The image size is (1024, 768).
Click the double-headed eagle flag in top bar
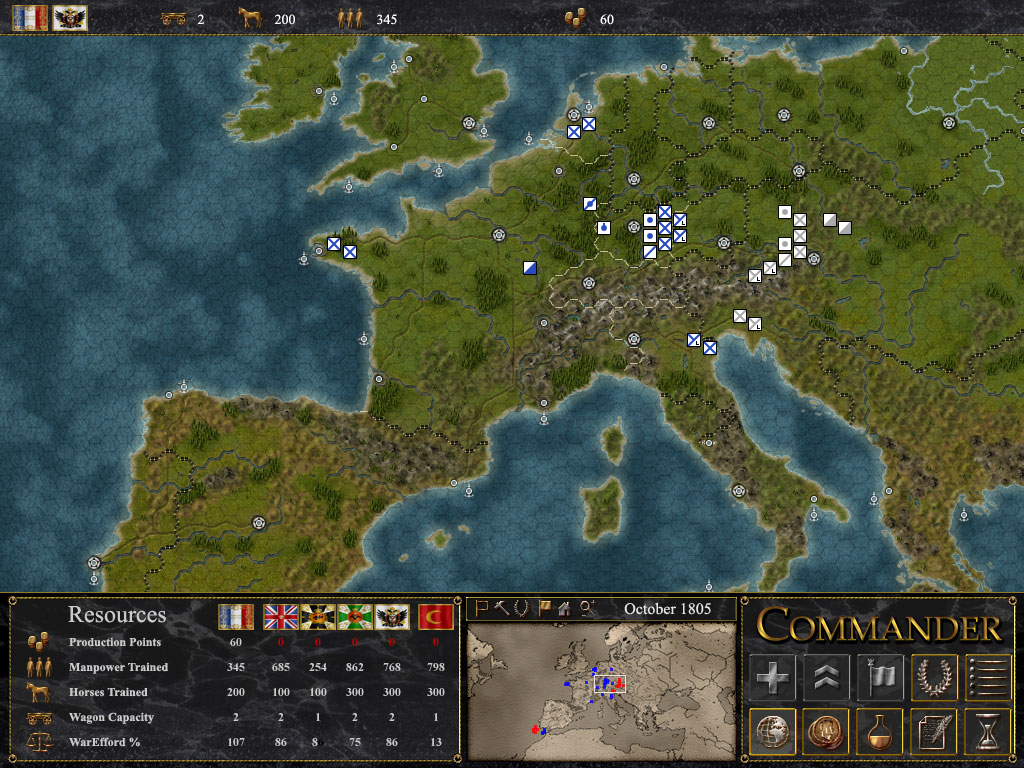[70, 18]
